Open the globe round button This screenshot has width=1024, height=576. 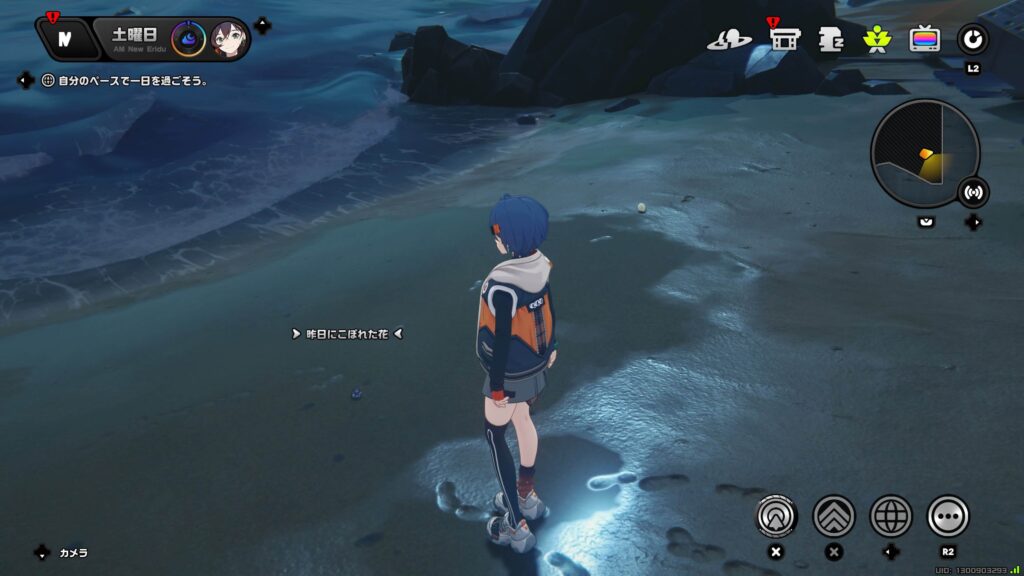[890, 516]
